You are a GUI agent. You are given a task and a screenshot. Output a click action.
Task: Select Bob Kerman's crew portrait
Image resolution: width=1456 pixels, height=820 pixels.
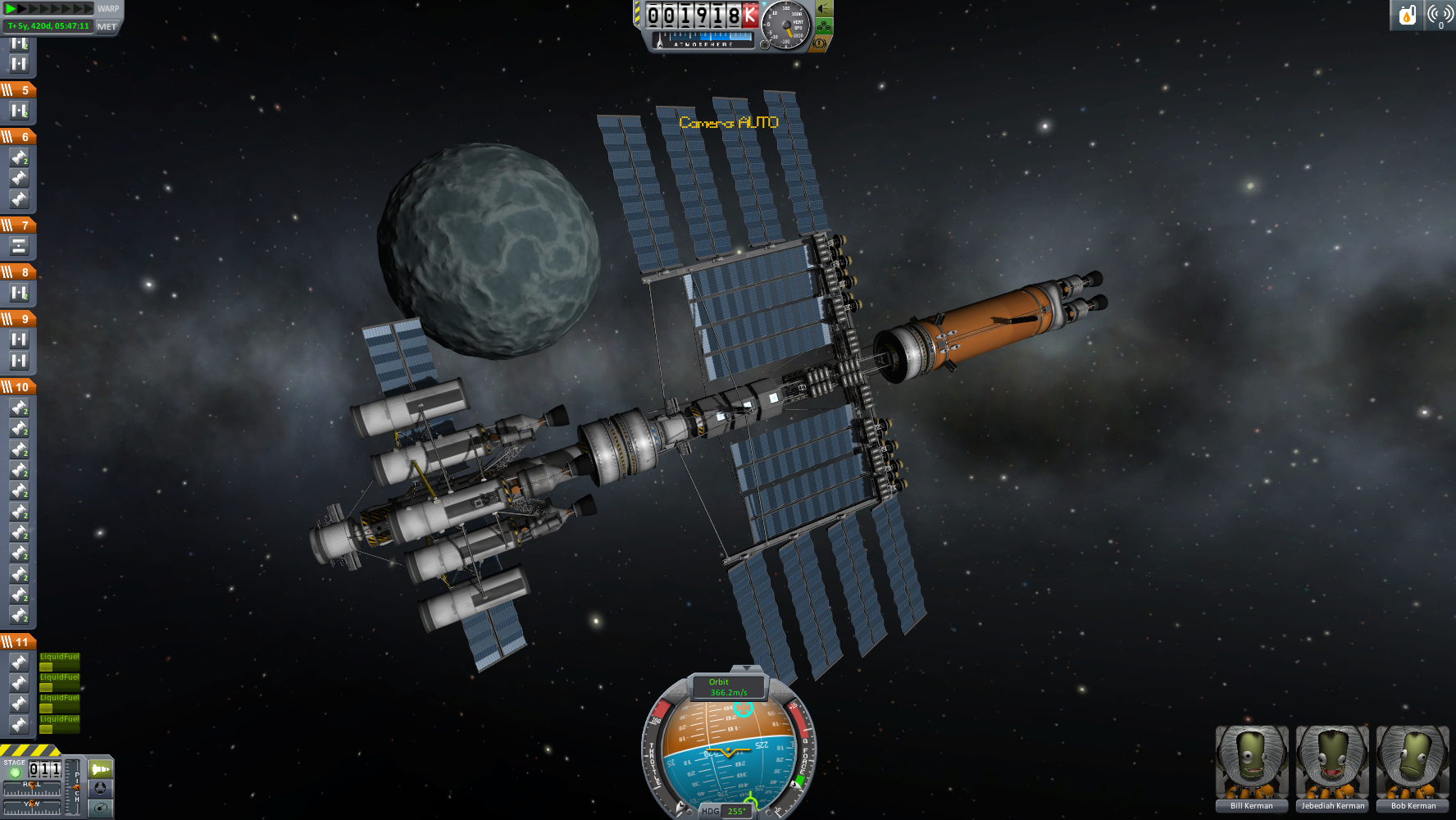[x=1413, y=768]
